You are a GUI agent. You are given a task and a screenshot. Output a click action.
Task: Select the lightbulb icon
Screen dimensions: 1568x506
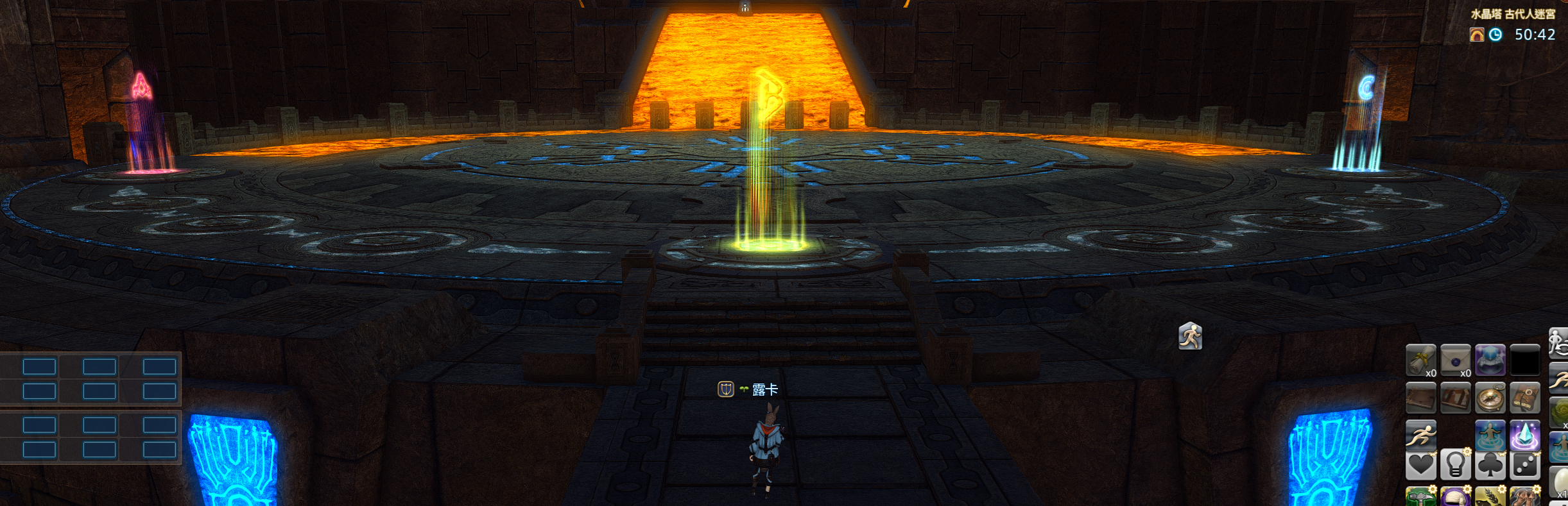click(x=1455, y=464)
